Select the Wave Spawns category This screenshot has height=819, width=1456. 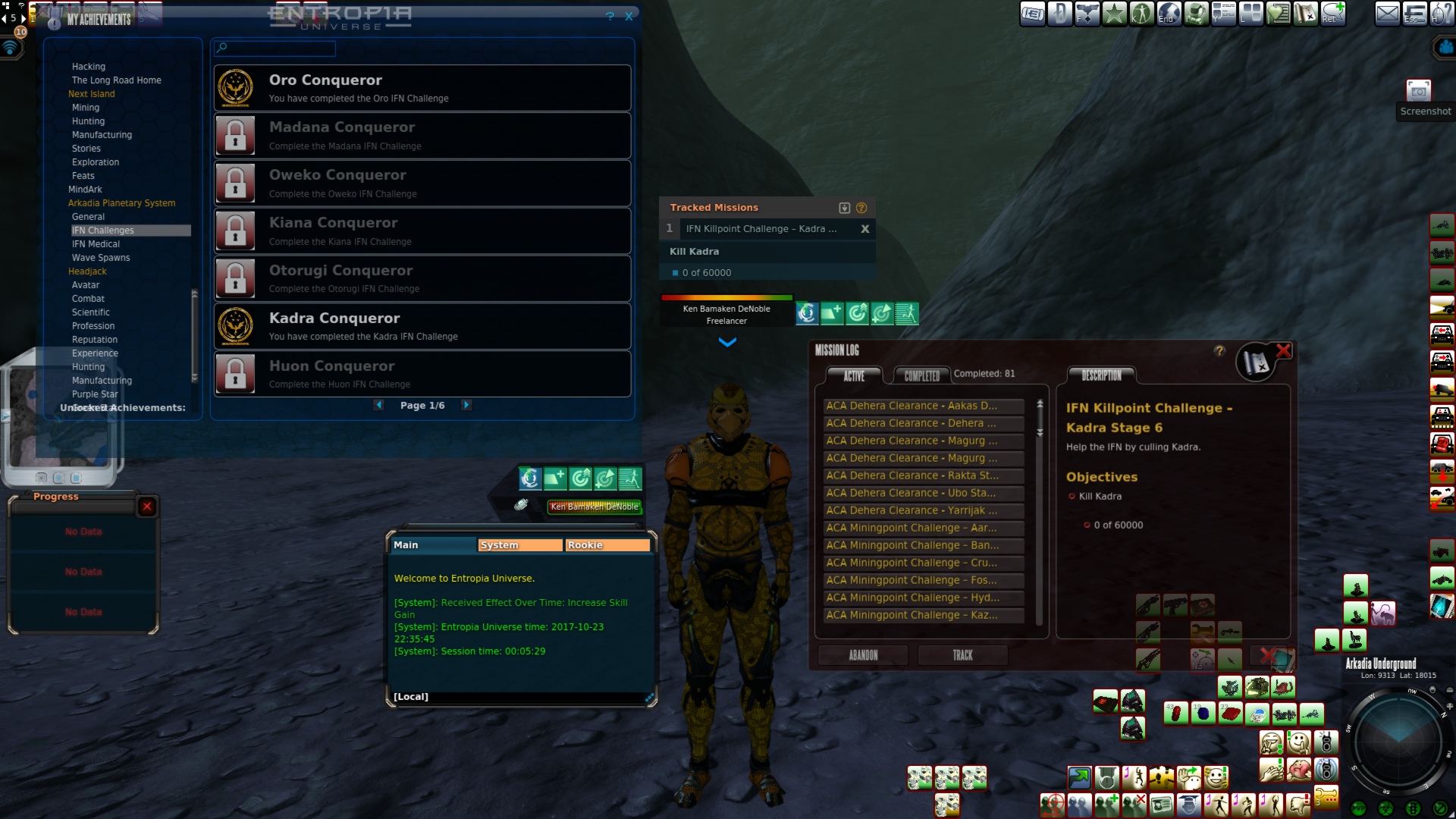point(101,258)
